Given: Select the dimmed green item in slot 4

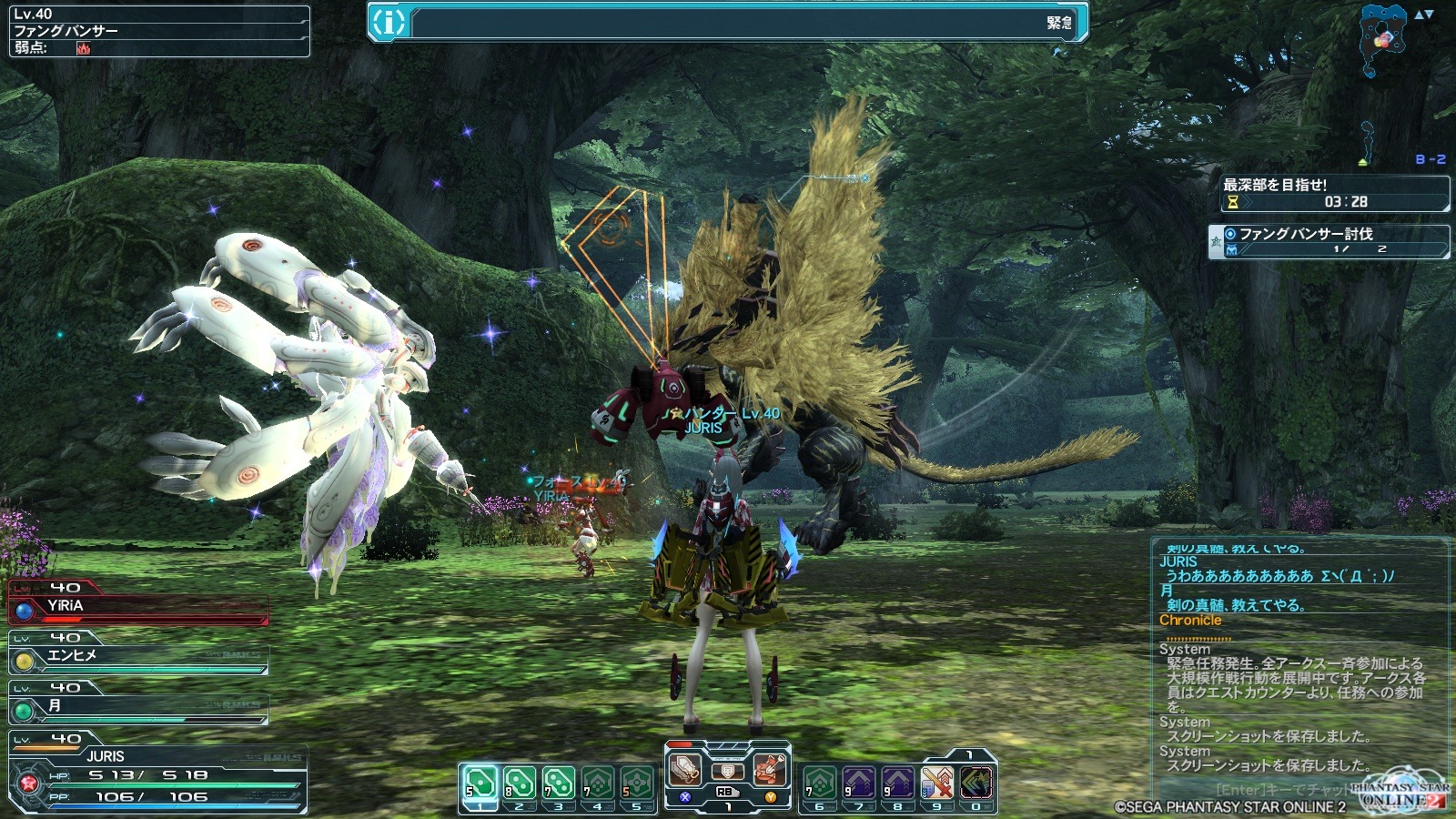Looking at the screenshot, I should pyautogui.click(x=597, y=783).
